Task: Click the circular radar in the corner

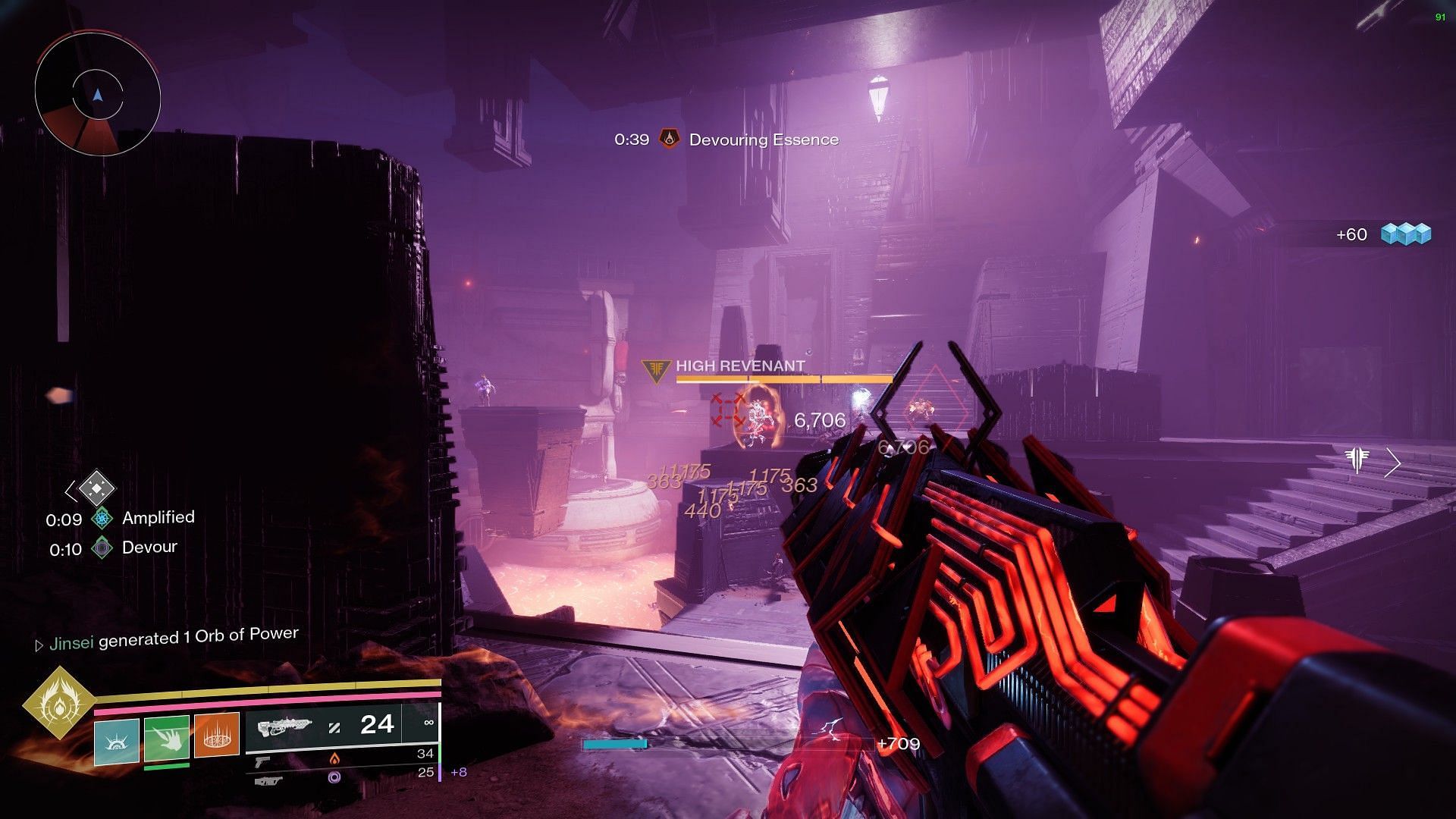Action: 97,96
